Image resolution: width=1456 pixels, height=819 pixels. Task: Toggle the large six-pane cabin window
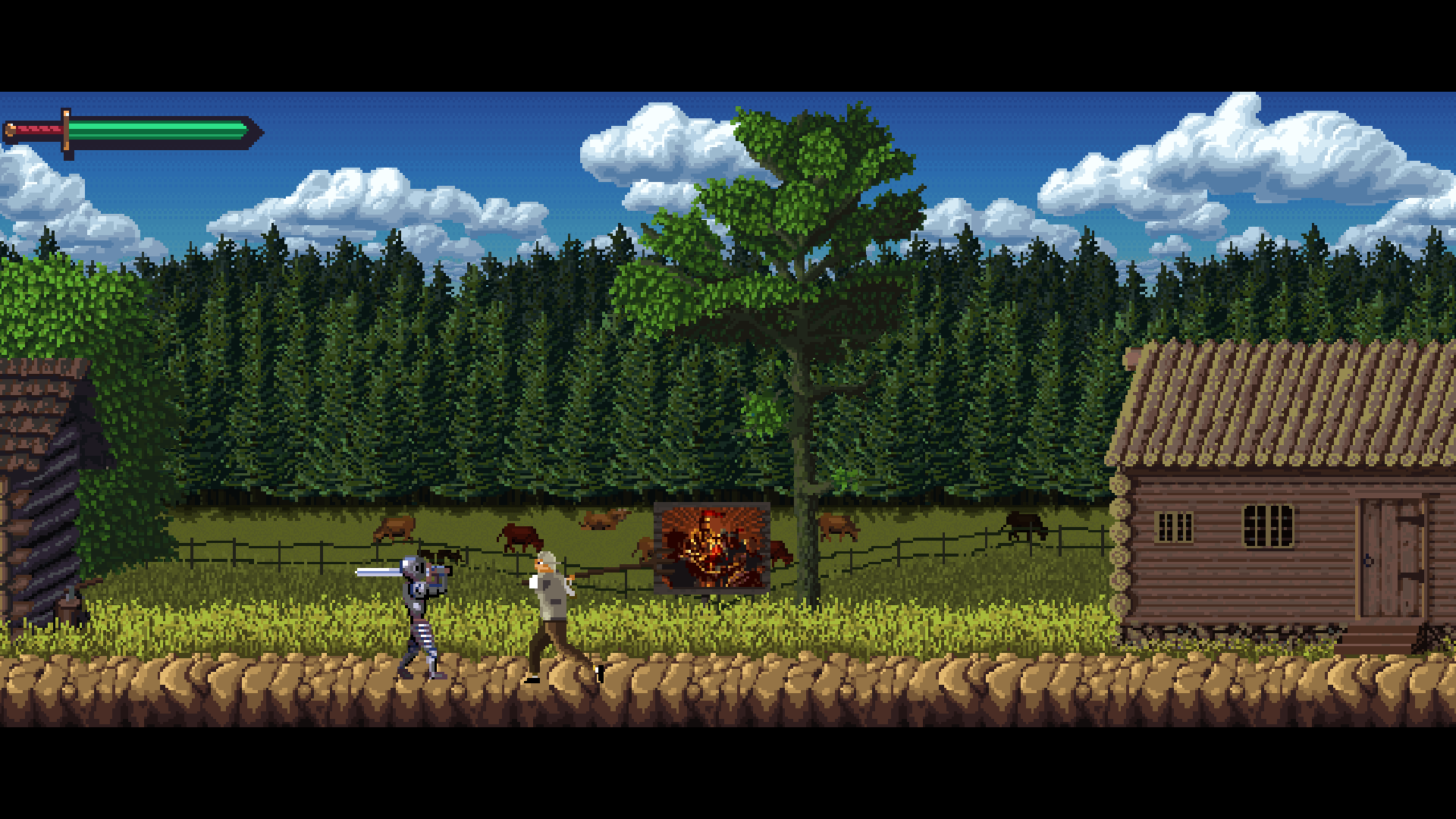coord(1268,525)
